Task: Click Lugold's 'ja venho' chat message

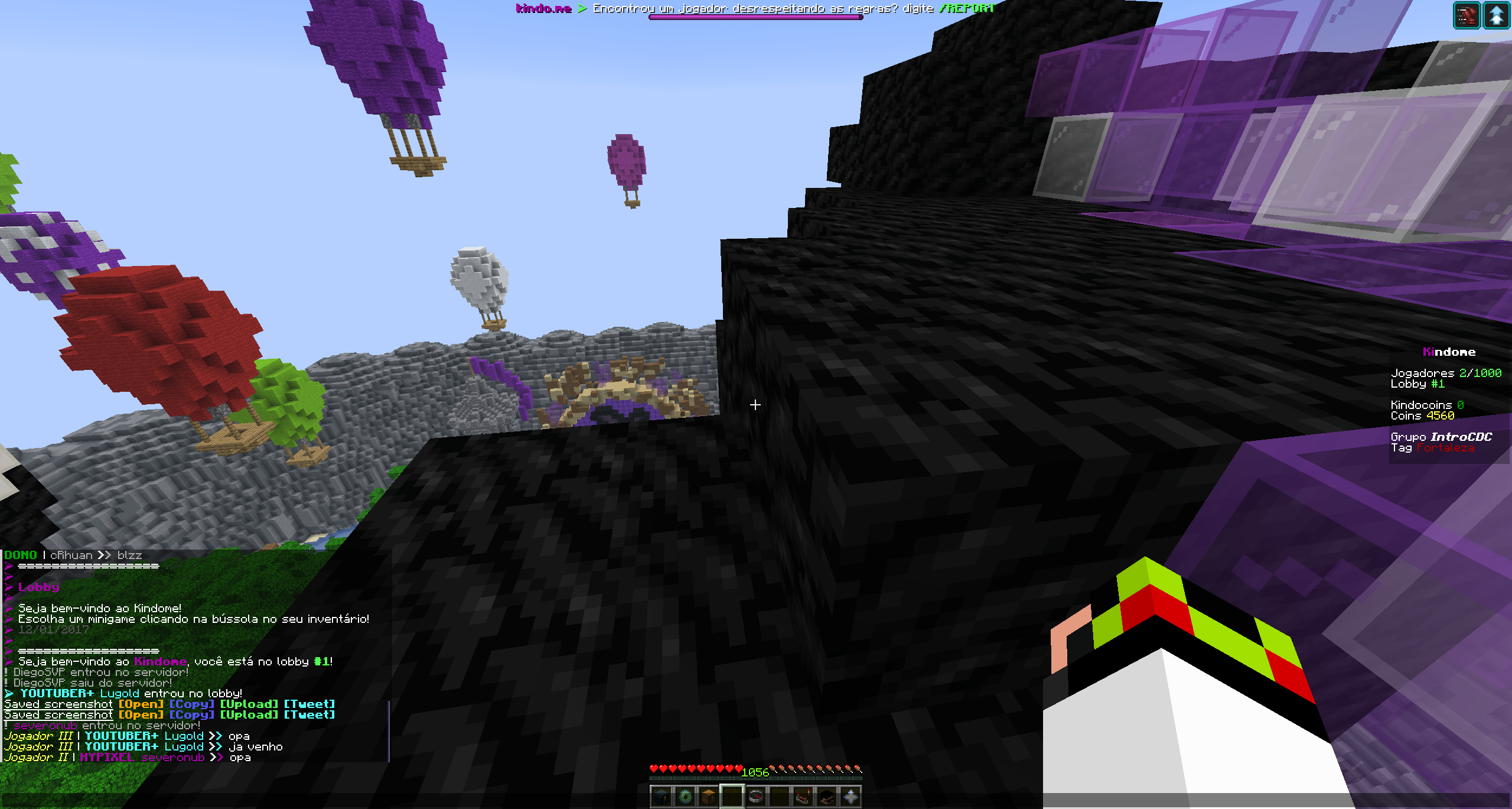Action: pos(255,746)
